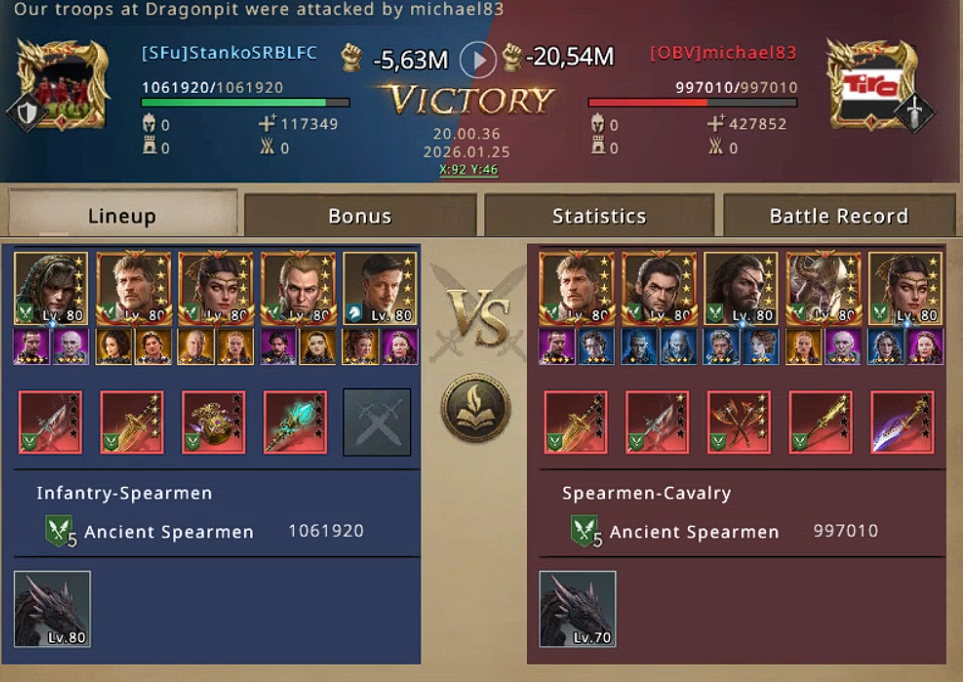Select the Lineup tab
963x682 pixels.
point(122,216)
